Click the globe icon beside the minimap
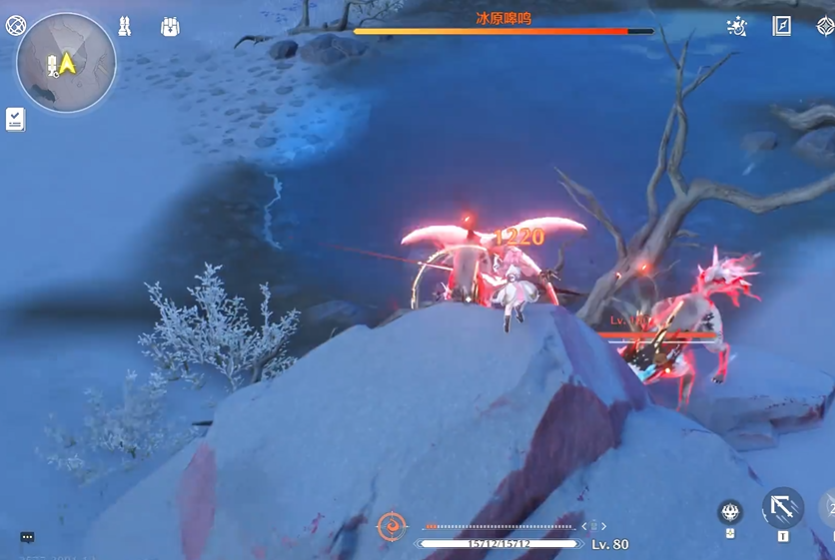Viewport: 835px width, 560px height. [x=16, y=26]
